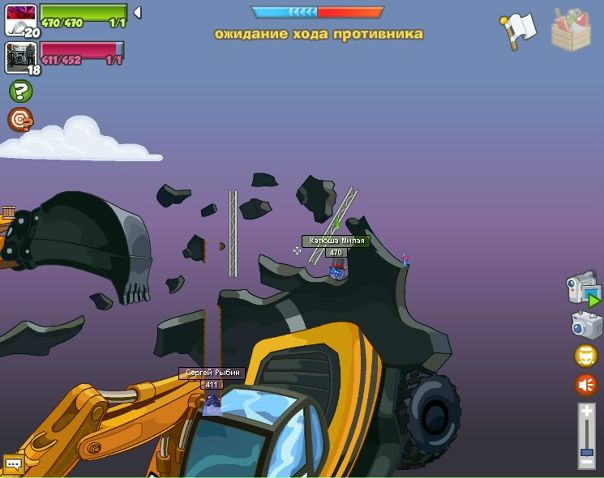The image size is (604, 478).
Task: Collapse the team panel with the white arrow
Action: point(137,13)
